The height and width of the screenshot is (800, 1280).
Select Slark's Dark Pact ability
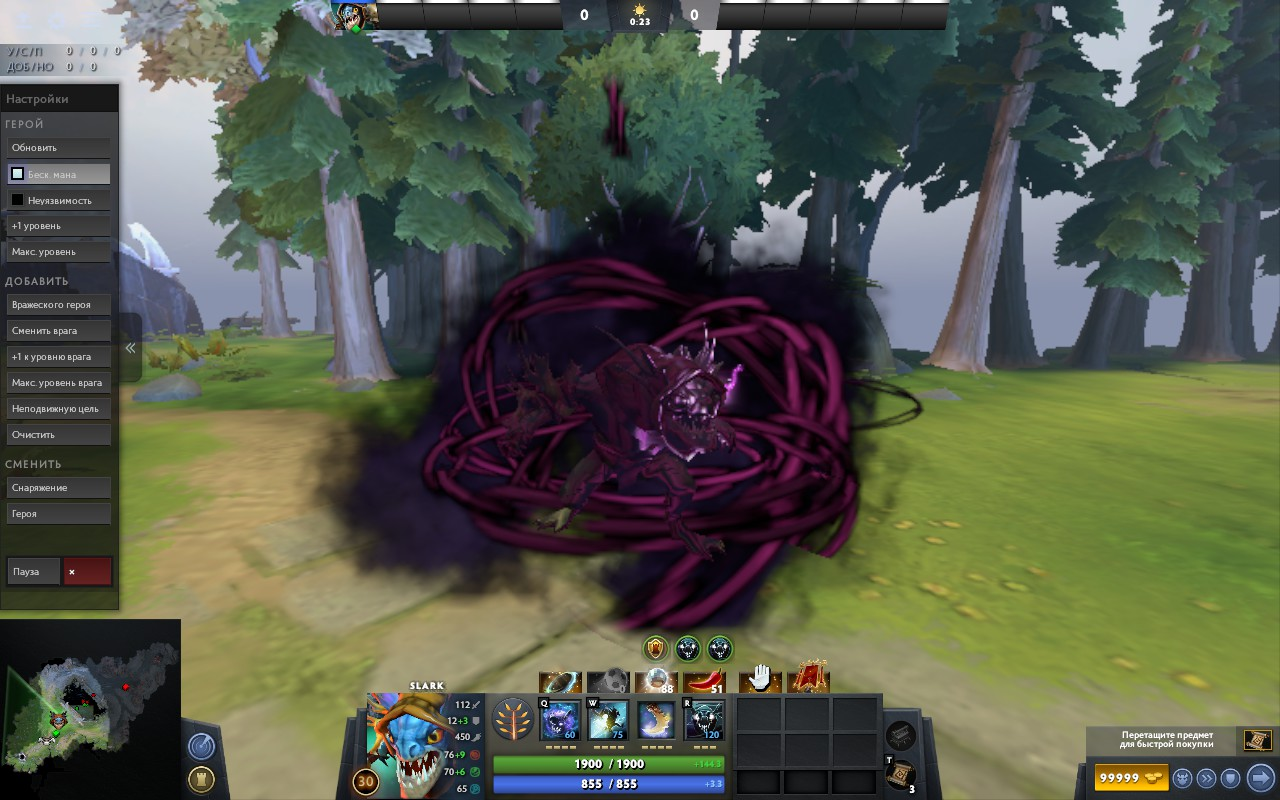click(559, 720)
